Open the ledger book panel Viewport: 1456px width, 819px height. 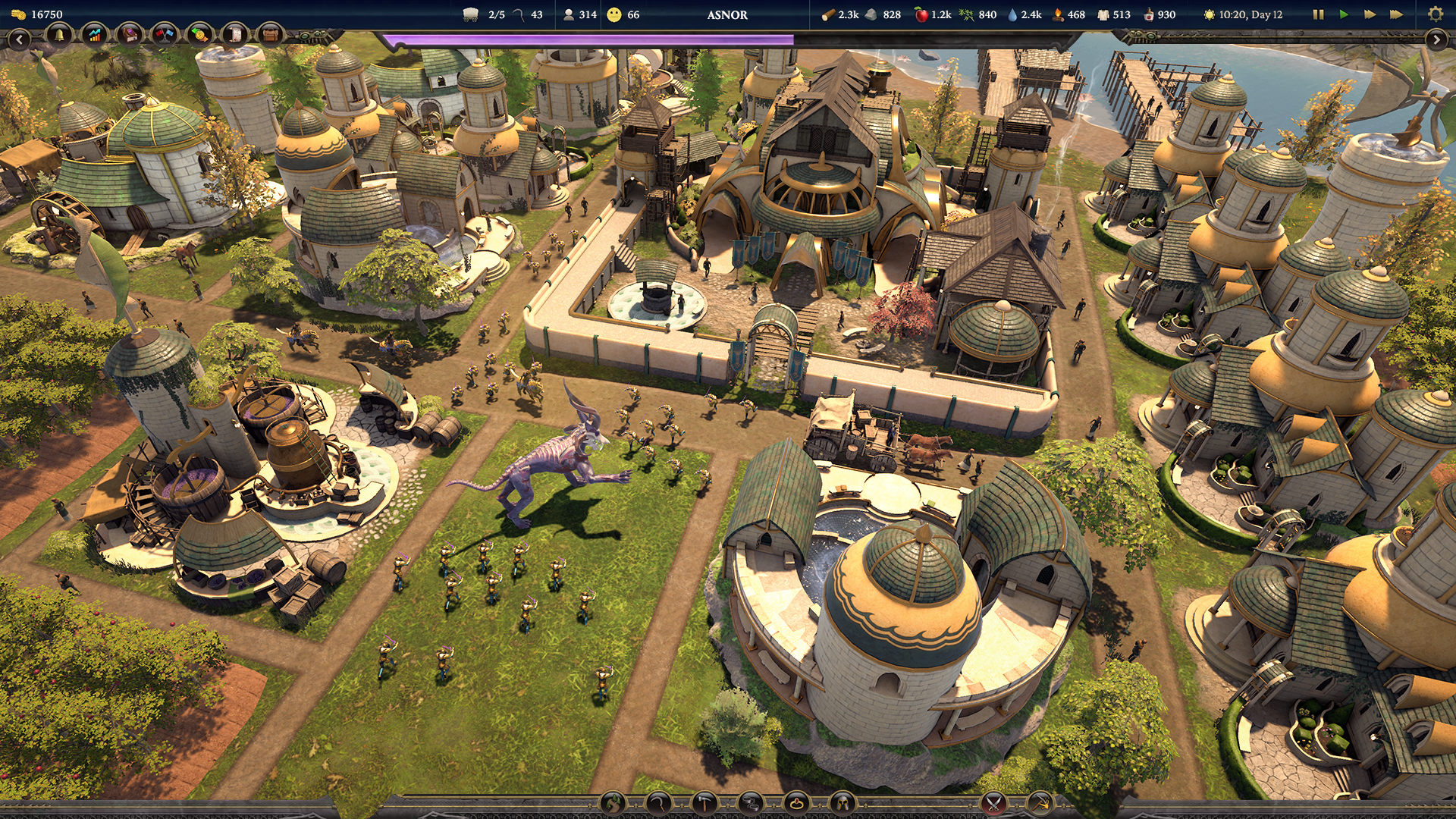tap(129, 35)
